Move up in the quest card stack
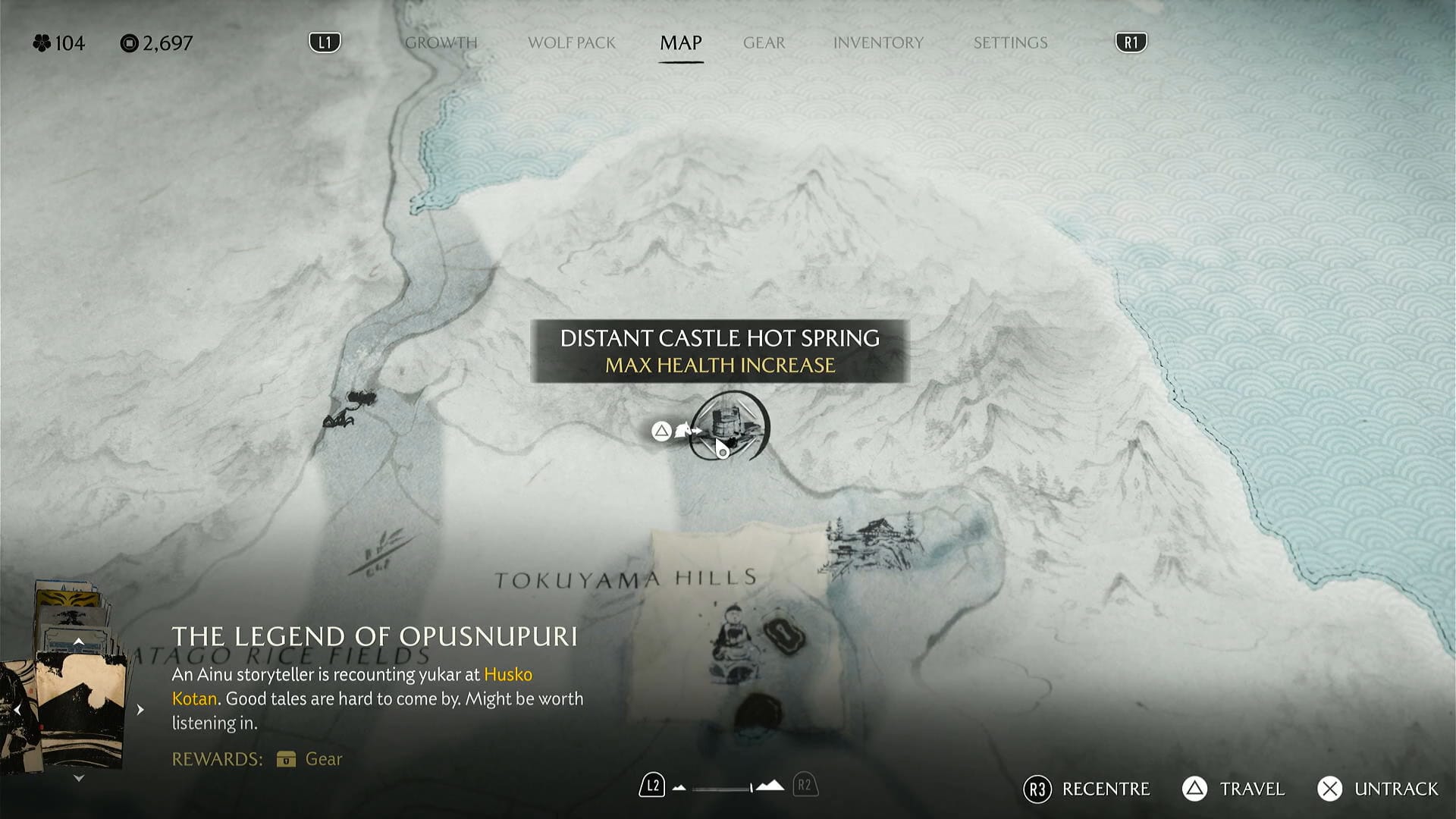 (78, 642)
